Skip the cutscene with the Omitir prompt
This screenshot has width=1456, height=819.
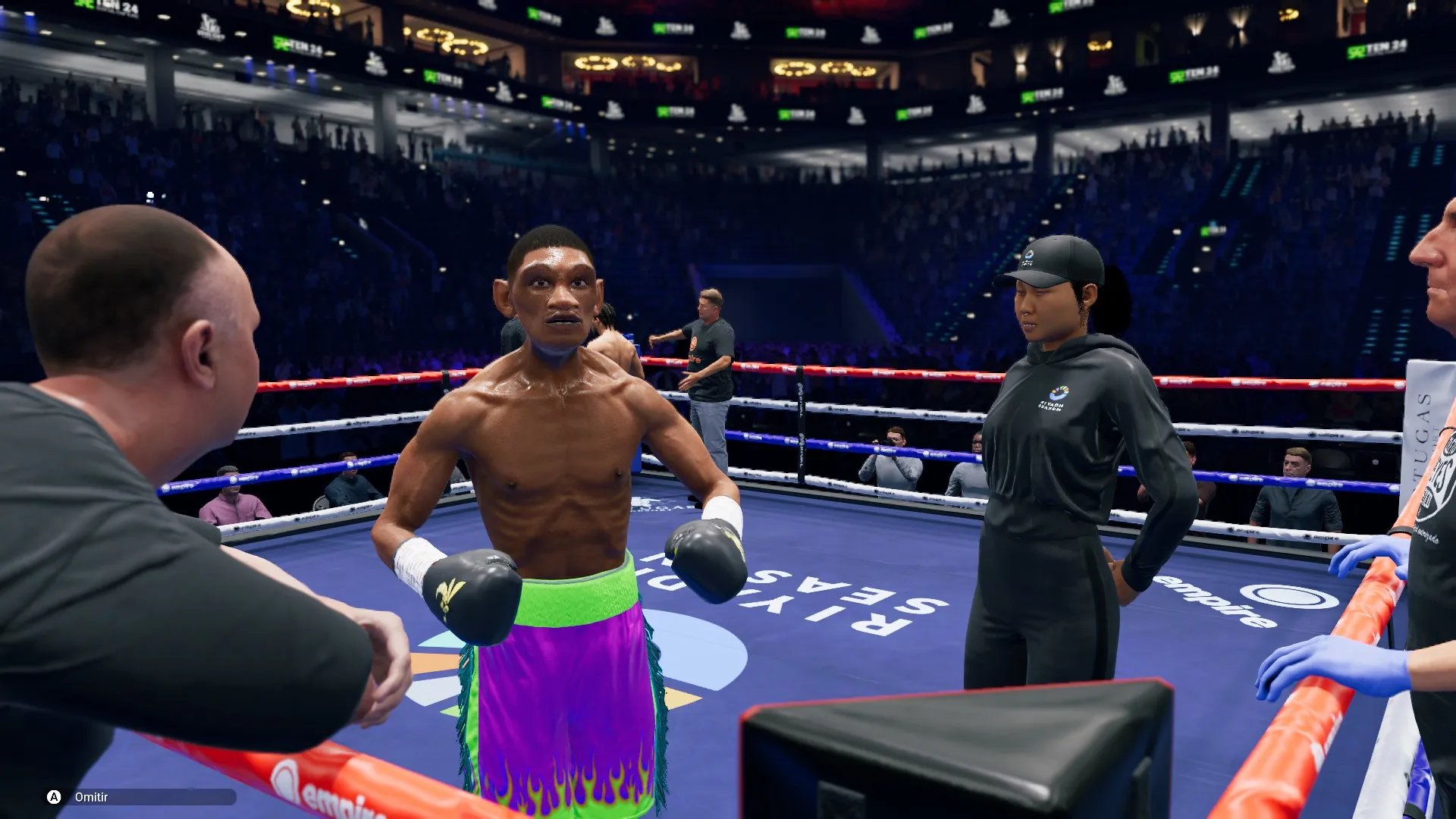[x=90, y=797]
